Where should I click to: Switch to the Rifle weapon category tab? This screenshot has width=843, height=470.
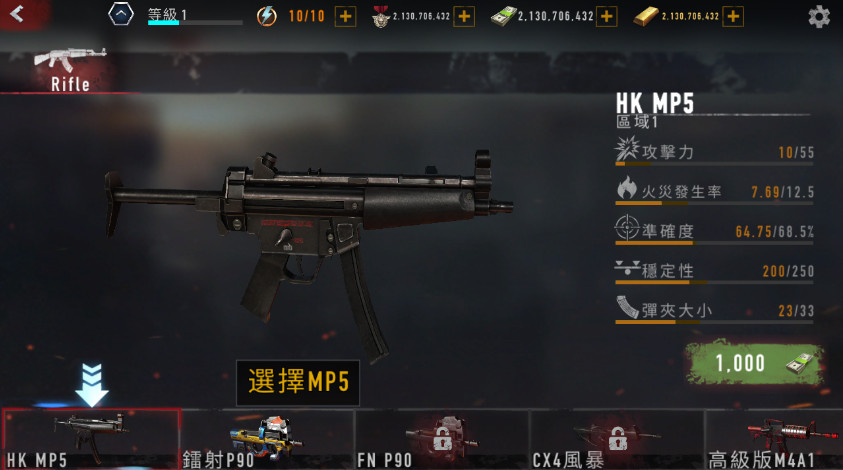68,67
